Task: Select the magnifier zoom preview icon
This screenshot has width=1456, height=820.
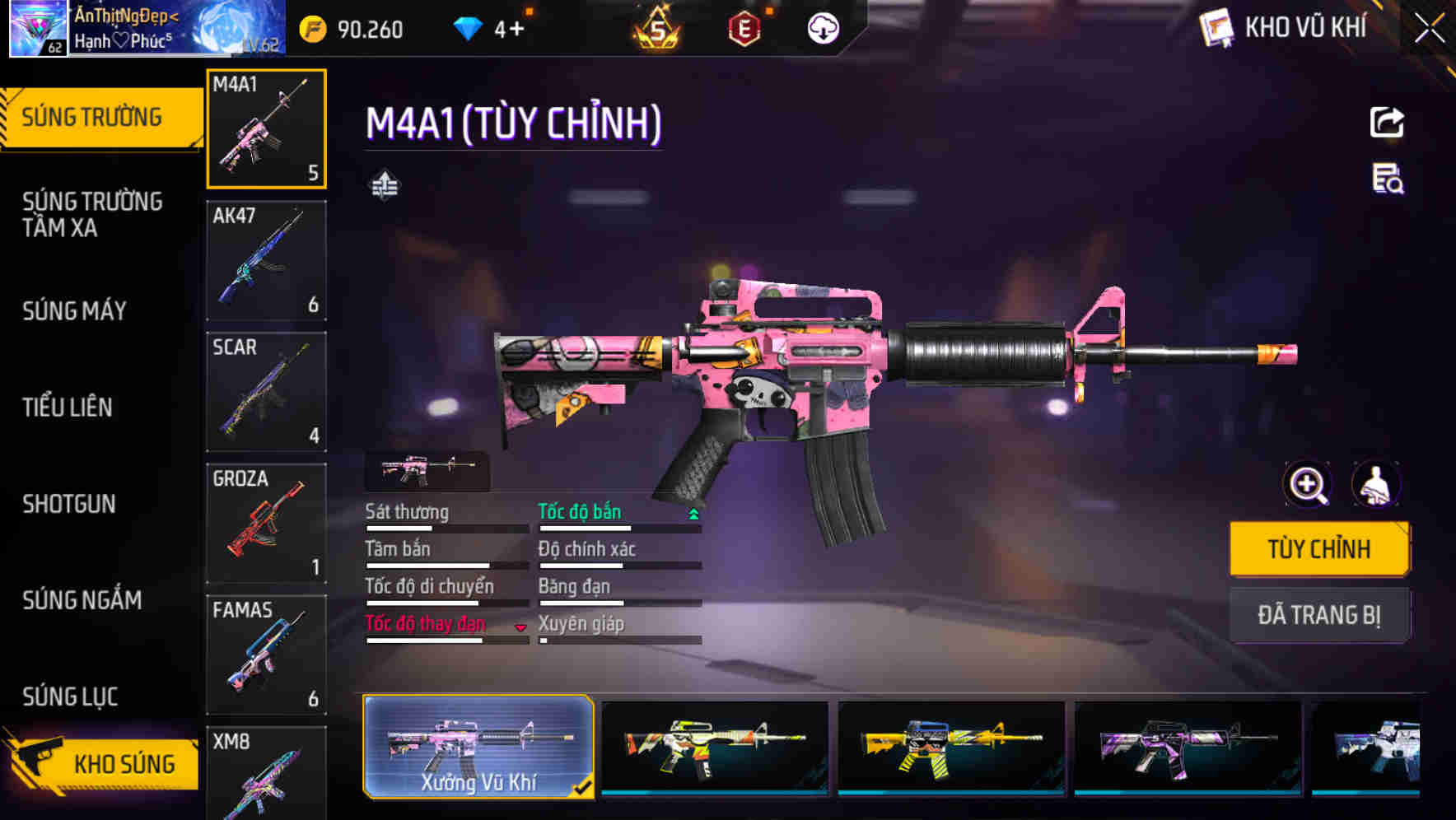Action: (1308, 485)
